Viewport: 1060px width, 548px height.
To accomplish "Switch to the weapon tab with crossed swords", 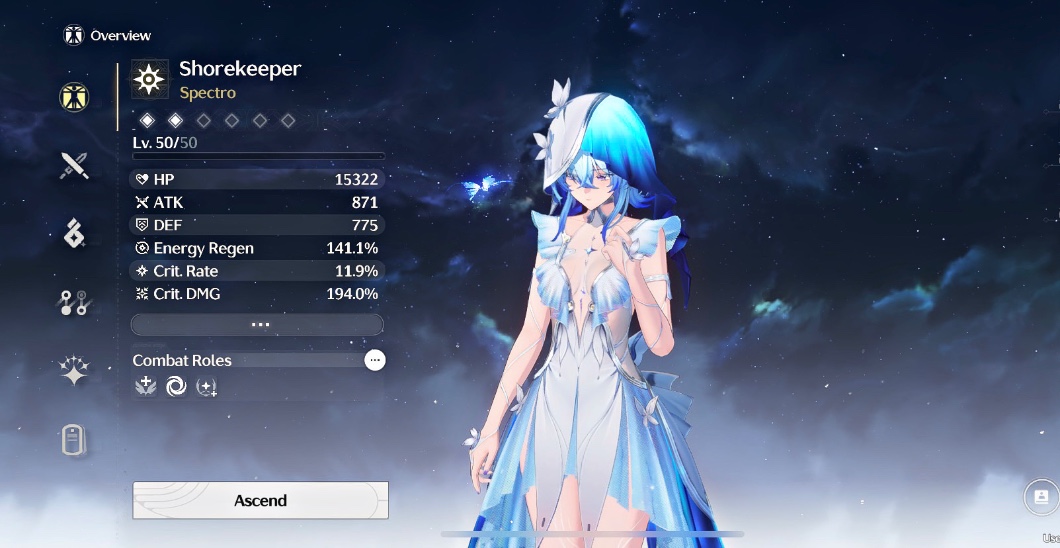I will (74, 166).
